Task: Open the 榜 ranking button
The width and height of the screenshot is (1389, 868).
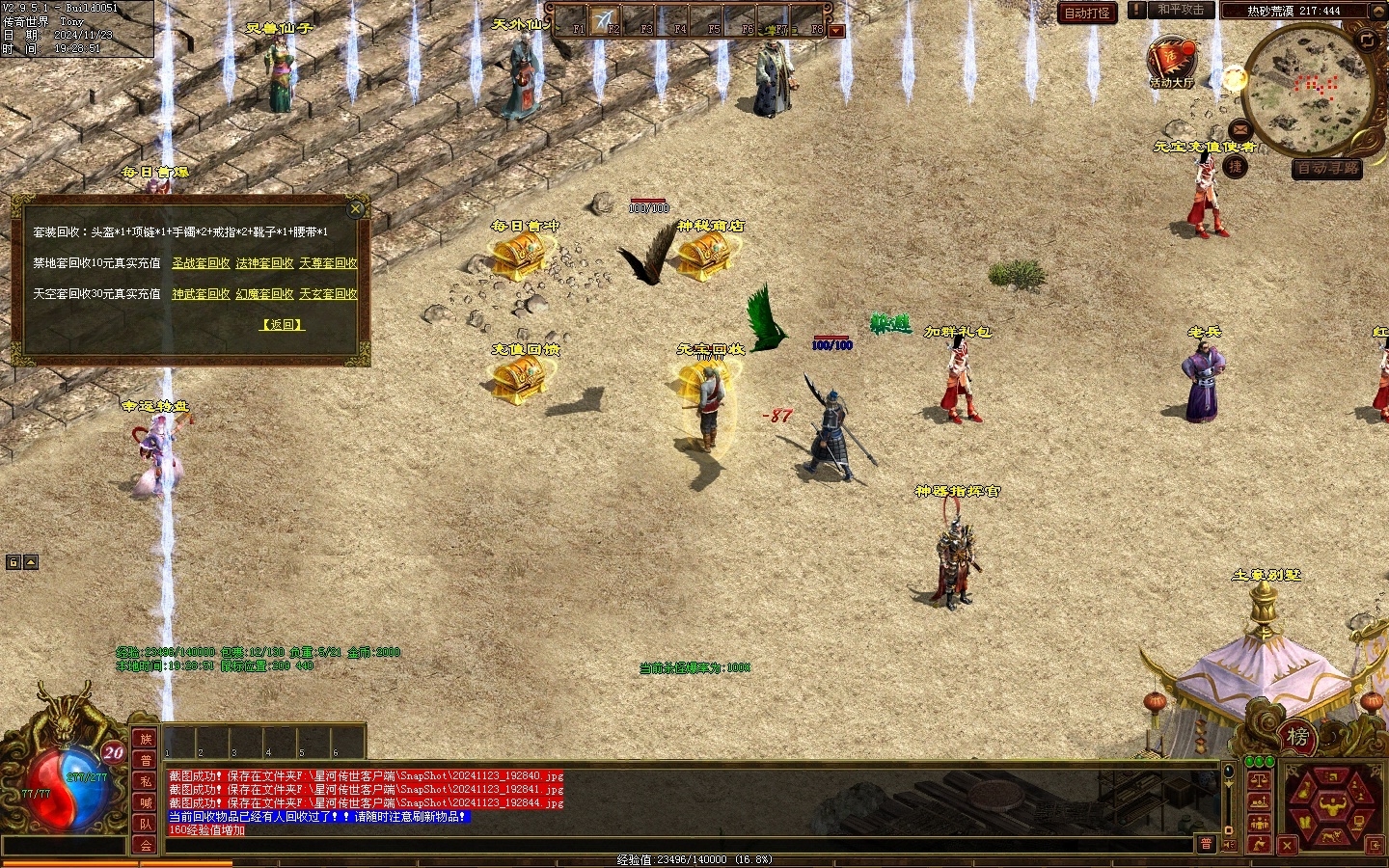Action: pyautogui.click(x=1298, y=738)
